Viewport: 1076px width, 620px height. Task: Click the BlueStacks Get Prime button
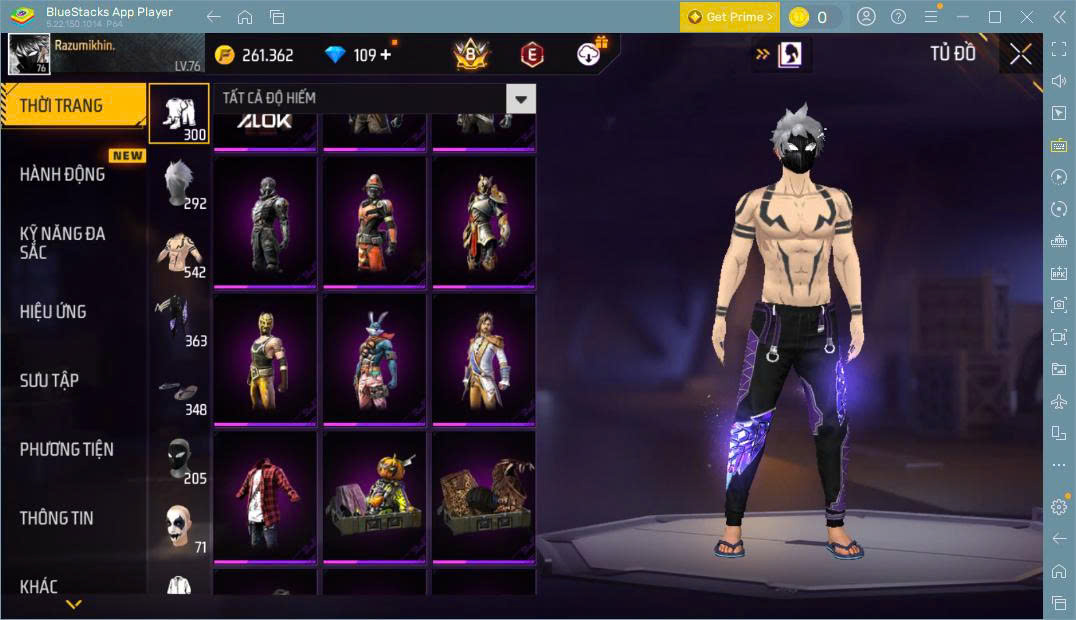(729, 17)
